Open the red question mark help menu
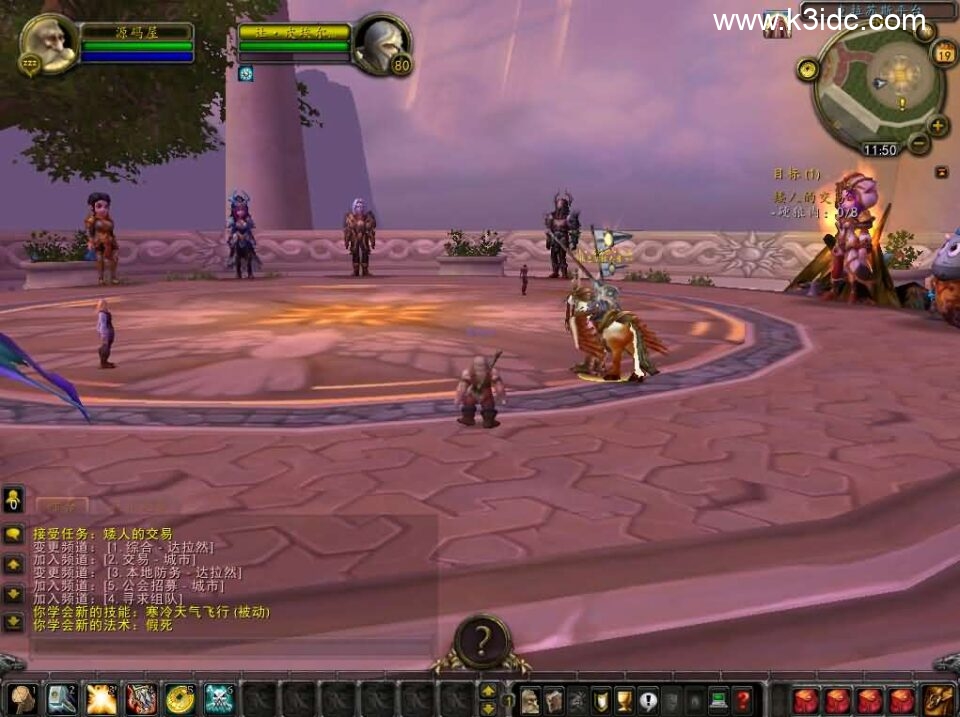Image resolution: width=960 pixels, height=717 pixels. (742, 699)
